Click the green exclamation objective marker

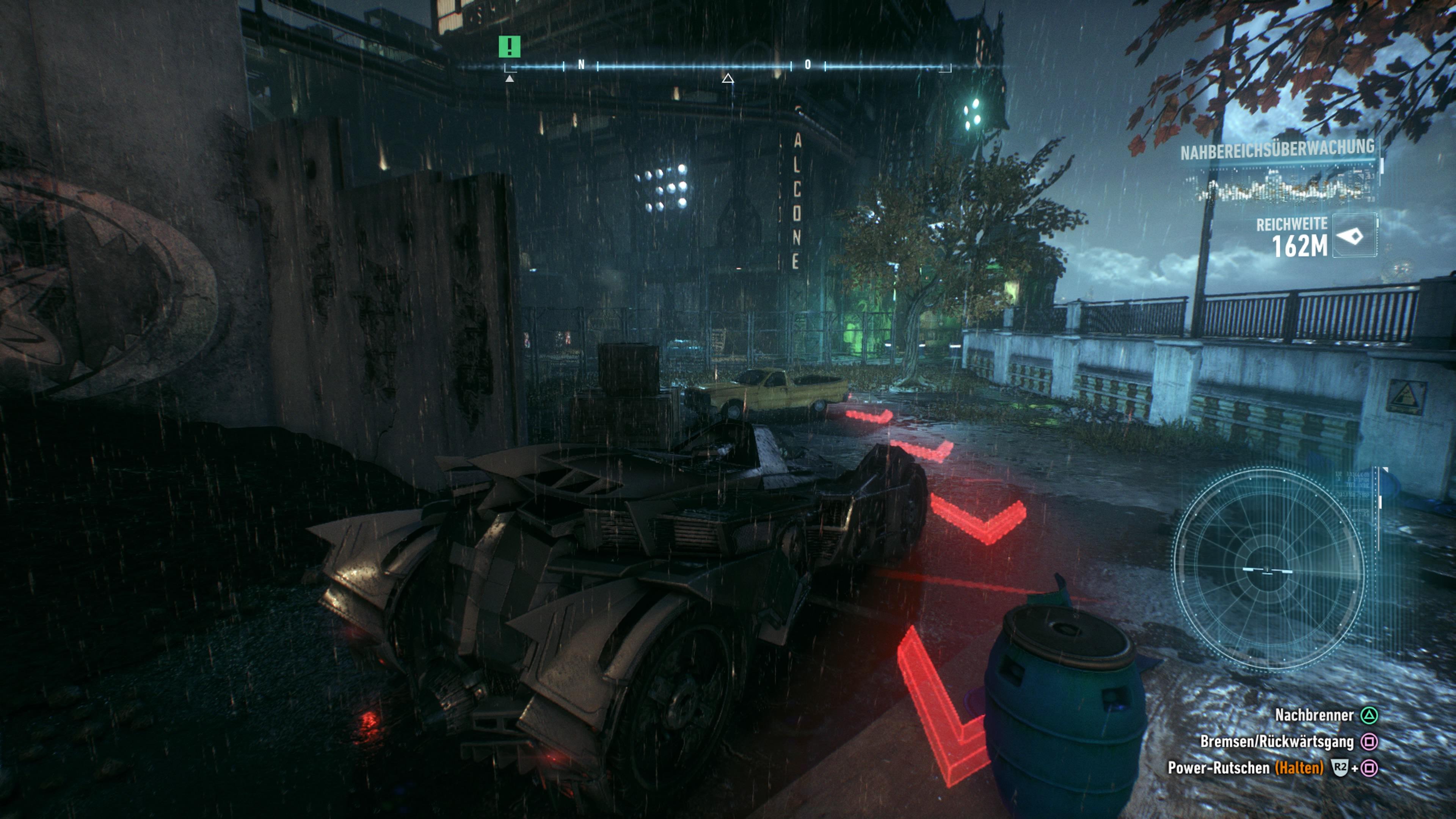509,46
